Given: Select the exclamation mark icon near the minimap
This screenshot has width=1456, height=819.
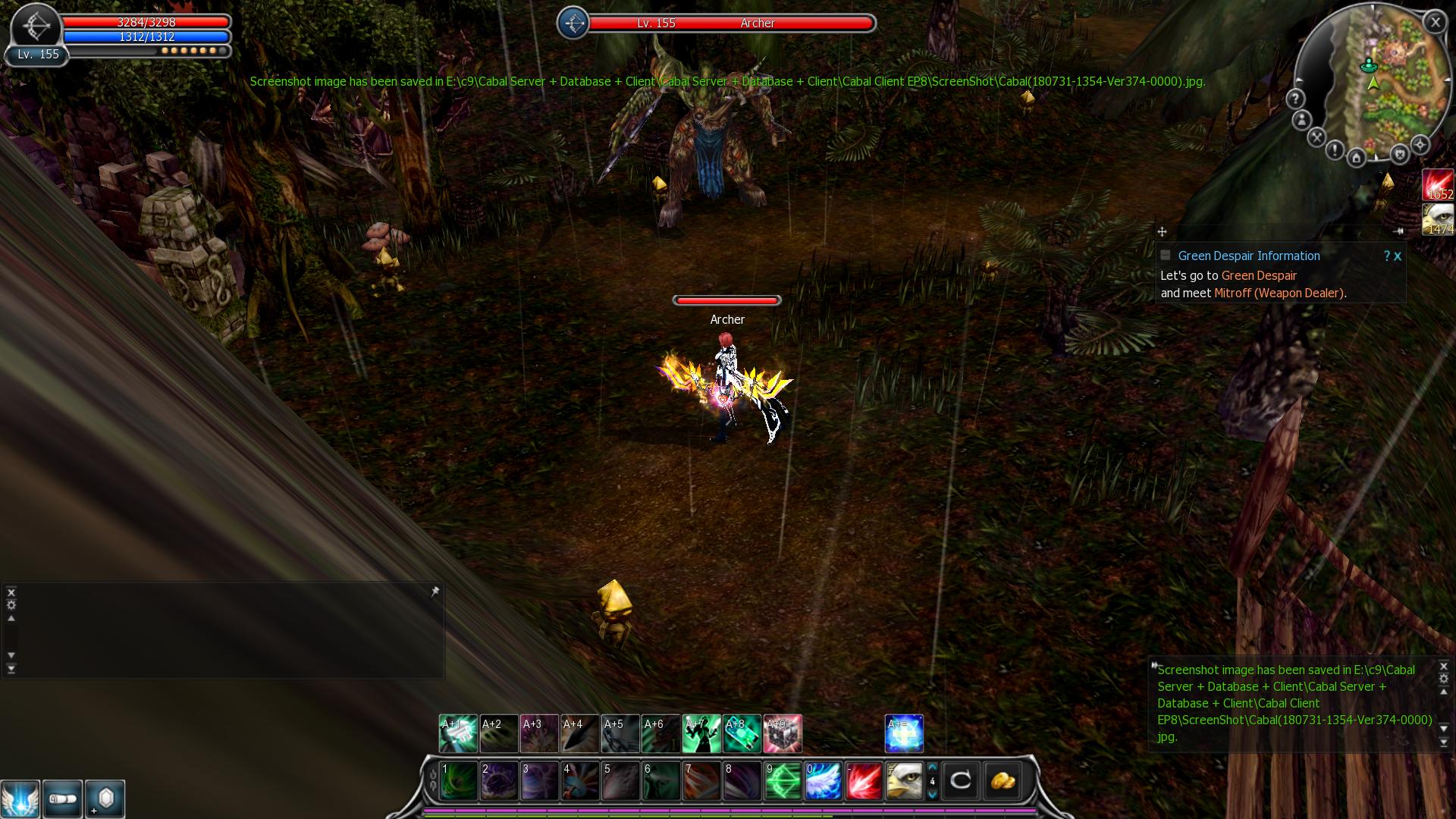Looking at the screenshot, I should pos(1335,150).
